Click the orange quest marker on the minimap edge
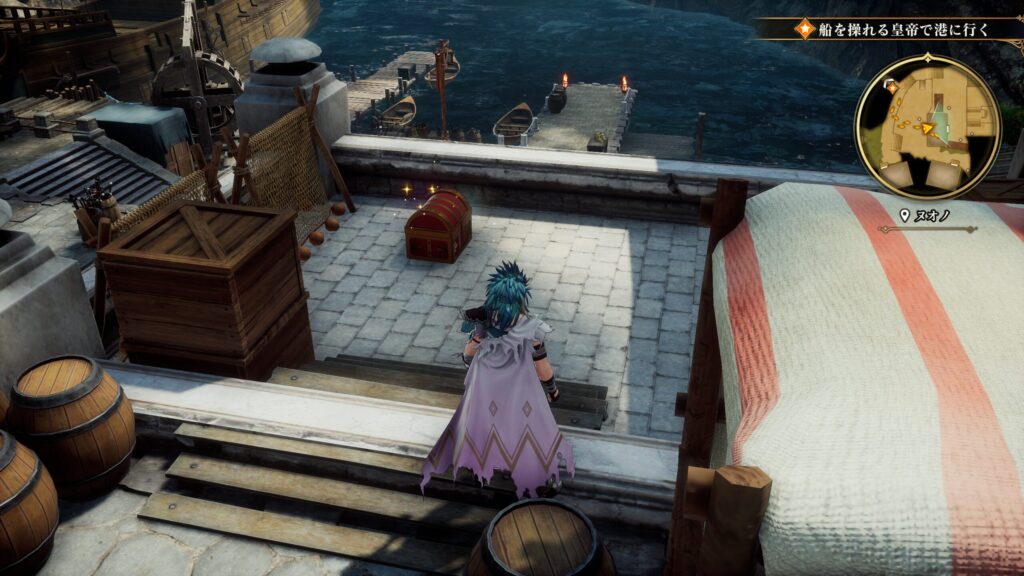Viewport: 1024px width, 576px height. (891, 87)
